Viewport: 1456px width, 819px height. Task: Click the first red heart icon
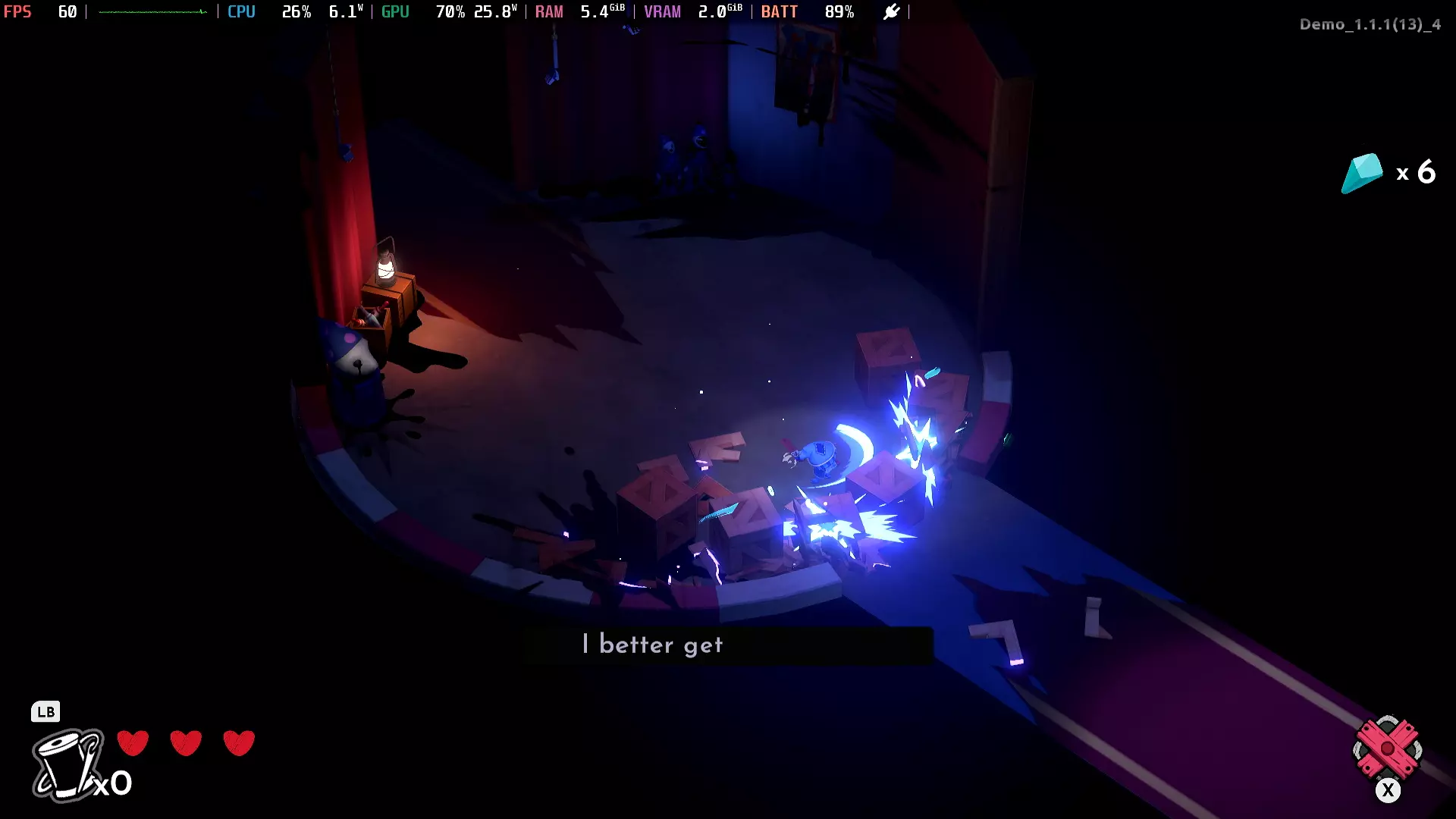point(133,743)
